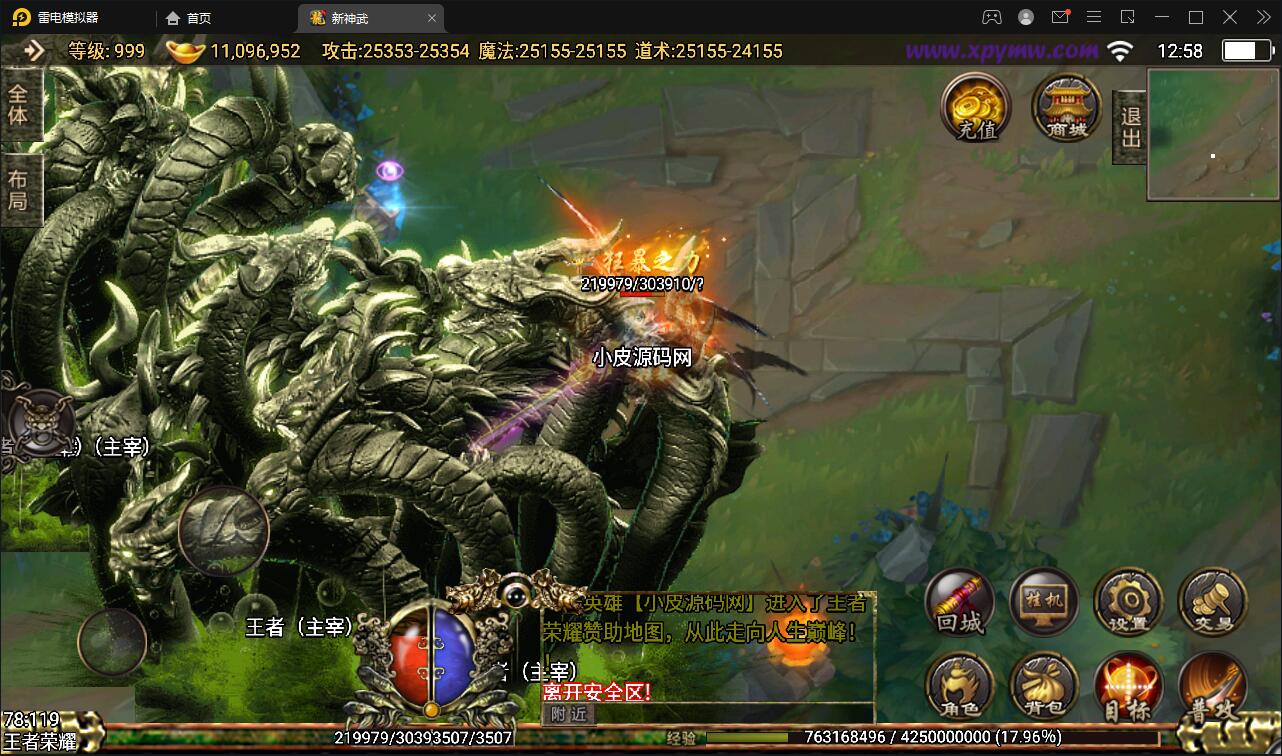1282x756 pixels.
Task: Open the LDPlayer emulator hamburger menu
Action: [1094, 17]
